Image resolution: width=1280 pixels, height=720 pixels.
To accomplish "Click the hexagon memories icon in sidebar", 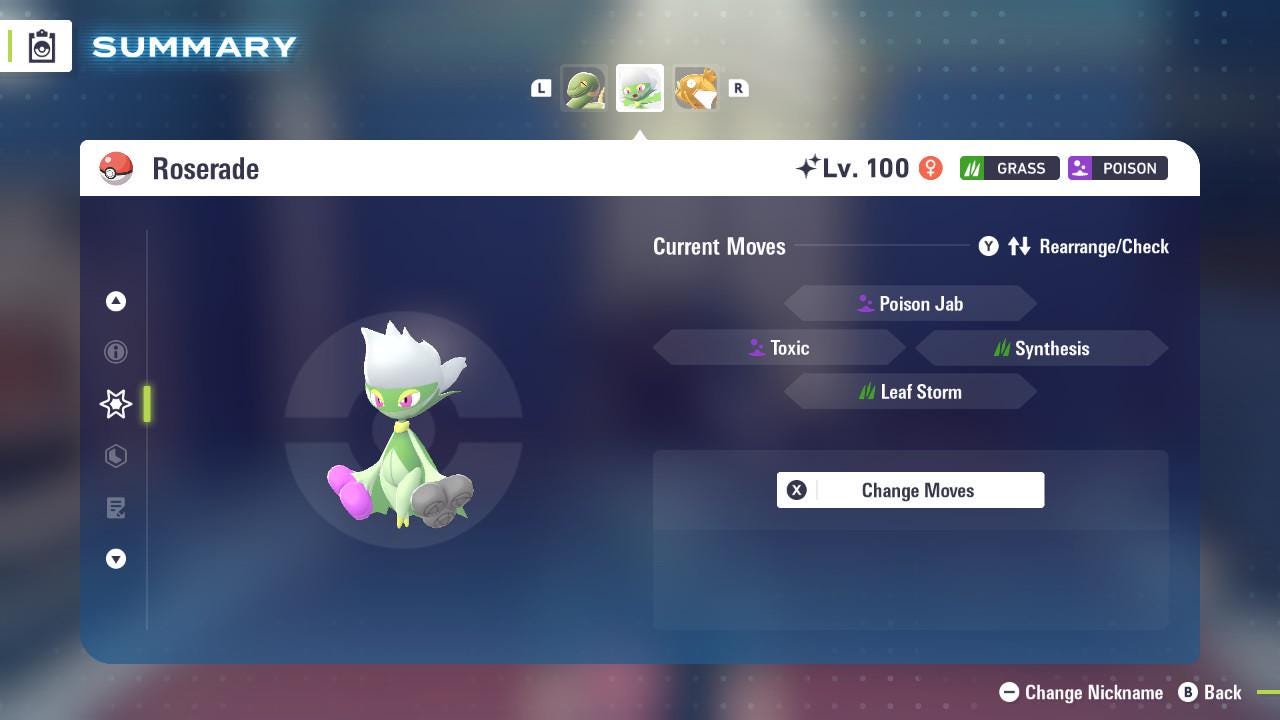I will coord(116,456).
